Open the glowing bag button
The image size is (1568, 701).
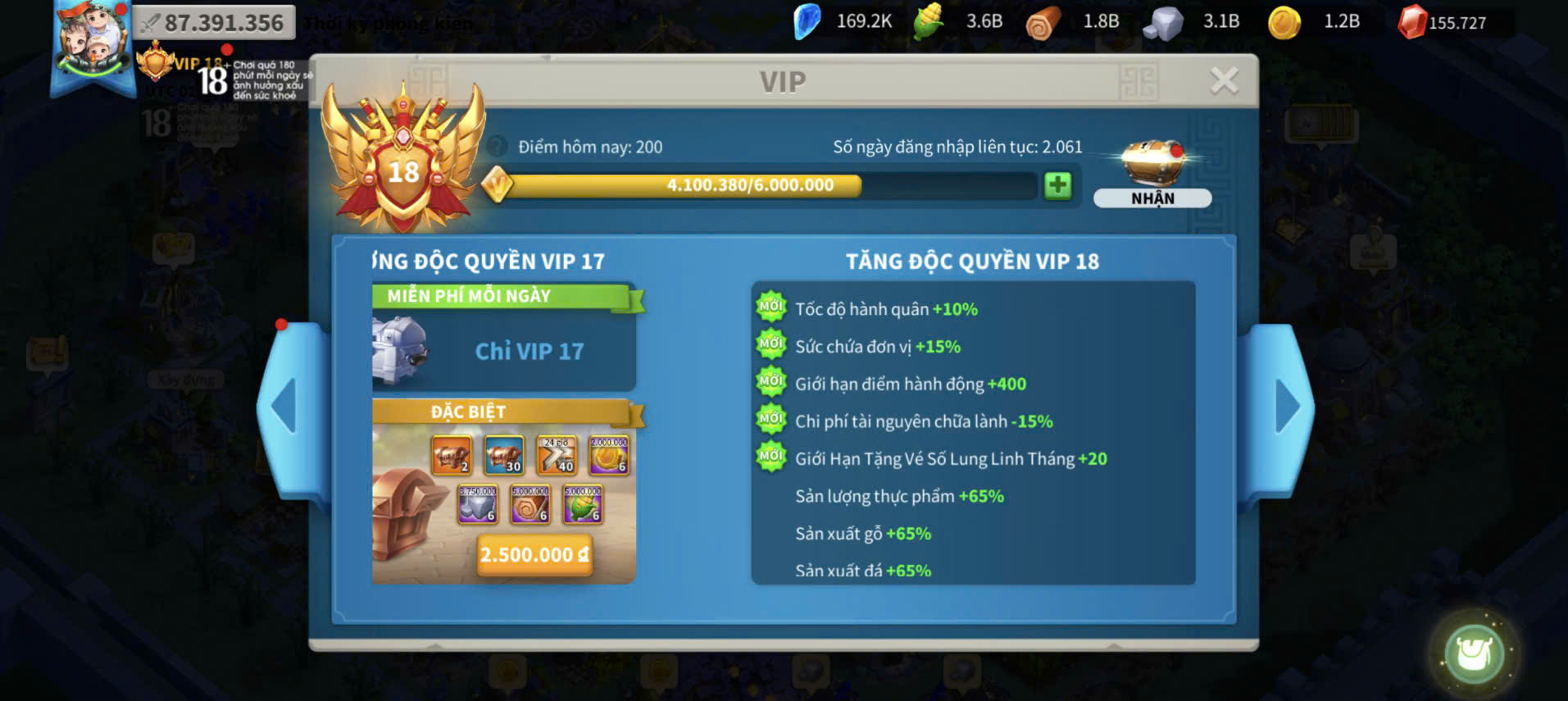pyautogui.click(x=1473, y=653)
